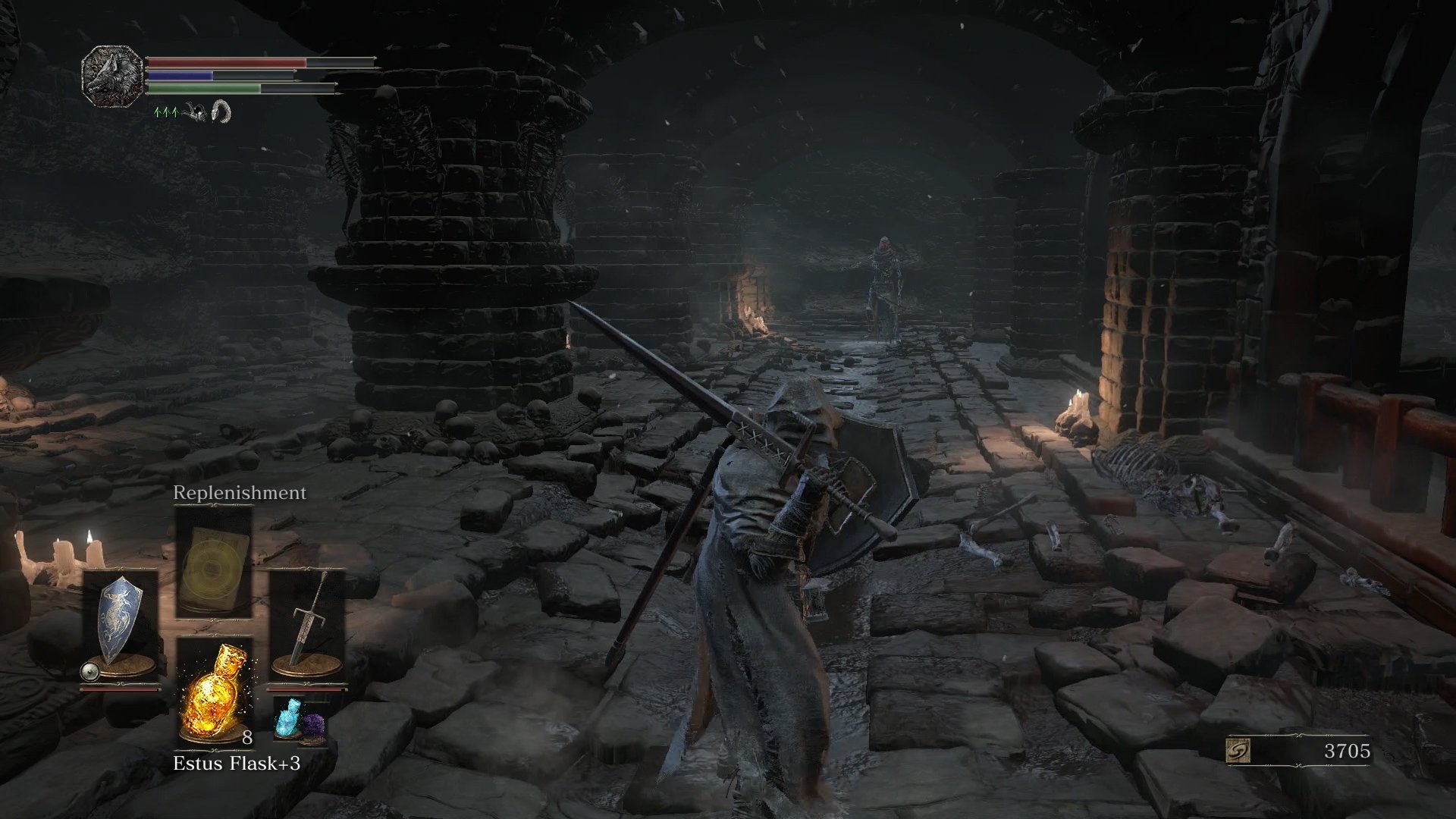
Task: Click the flask quantity number 8
Action: 247,738
